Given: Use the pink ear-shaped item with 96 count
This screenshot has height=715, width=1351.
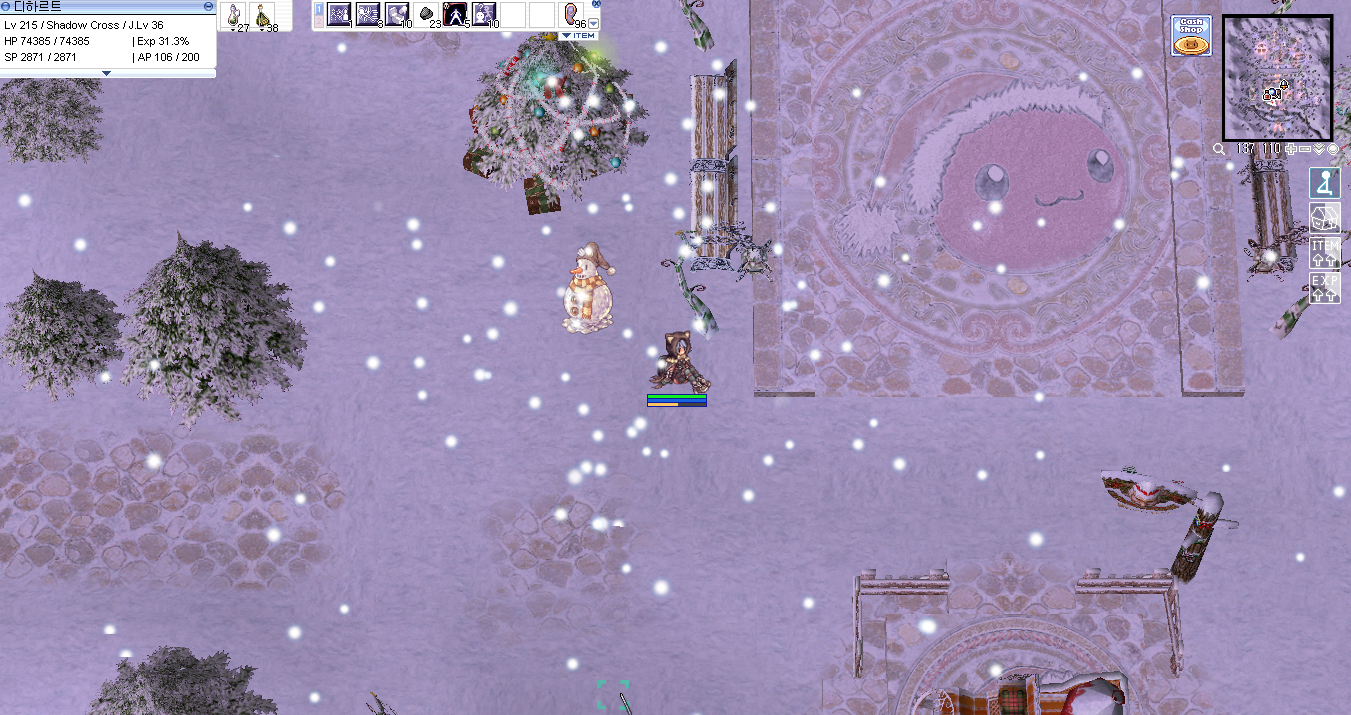Looking at the screenshot, I should tap(571, 15).
